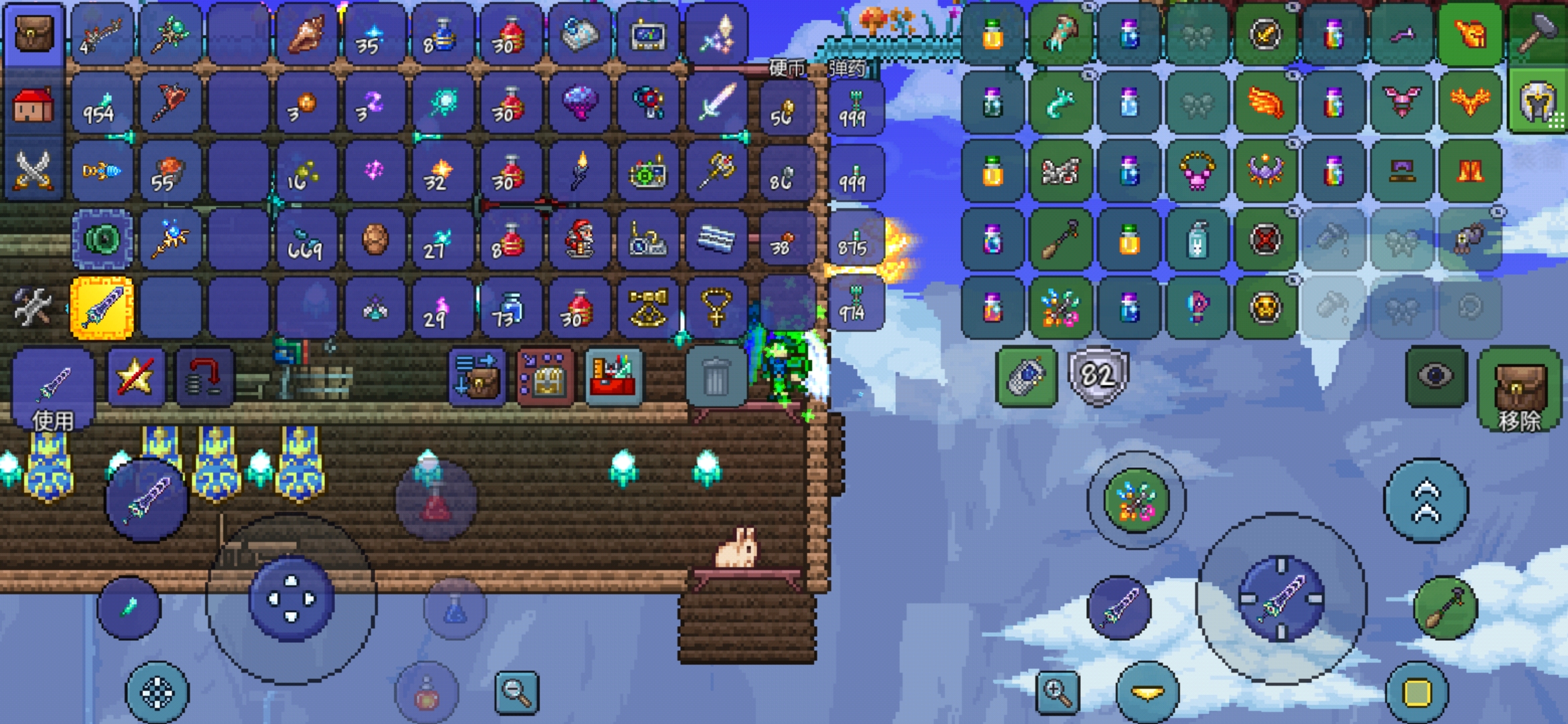The image size is (1568, 724).
Task: Tap the 移除 (Remove) chest button
Action: click(1518, 389)
